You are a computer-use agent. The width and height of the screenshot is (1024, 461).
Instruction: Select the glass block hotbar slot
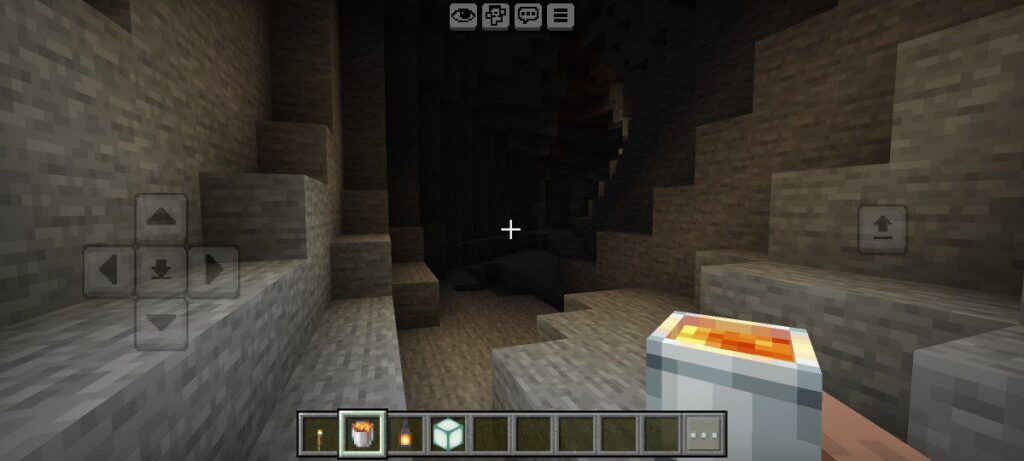[x=446, y=434]
